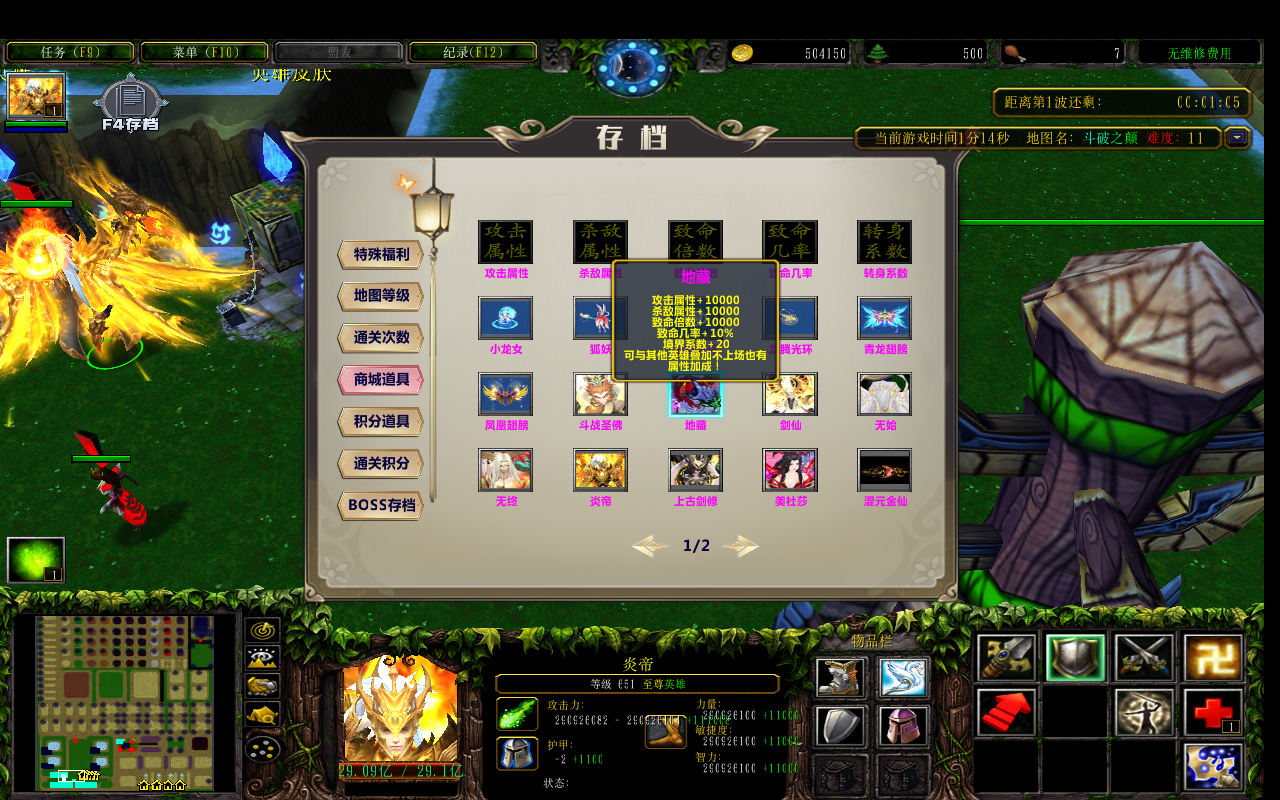Cast the 卍 ability in the command card
This screenshot has height=800, width=1280.
[1212, 658]
